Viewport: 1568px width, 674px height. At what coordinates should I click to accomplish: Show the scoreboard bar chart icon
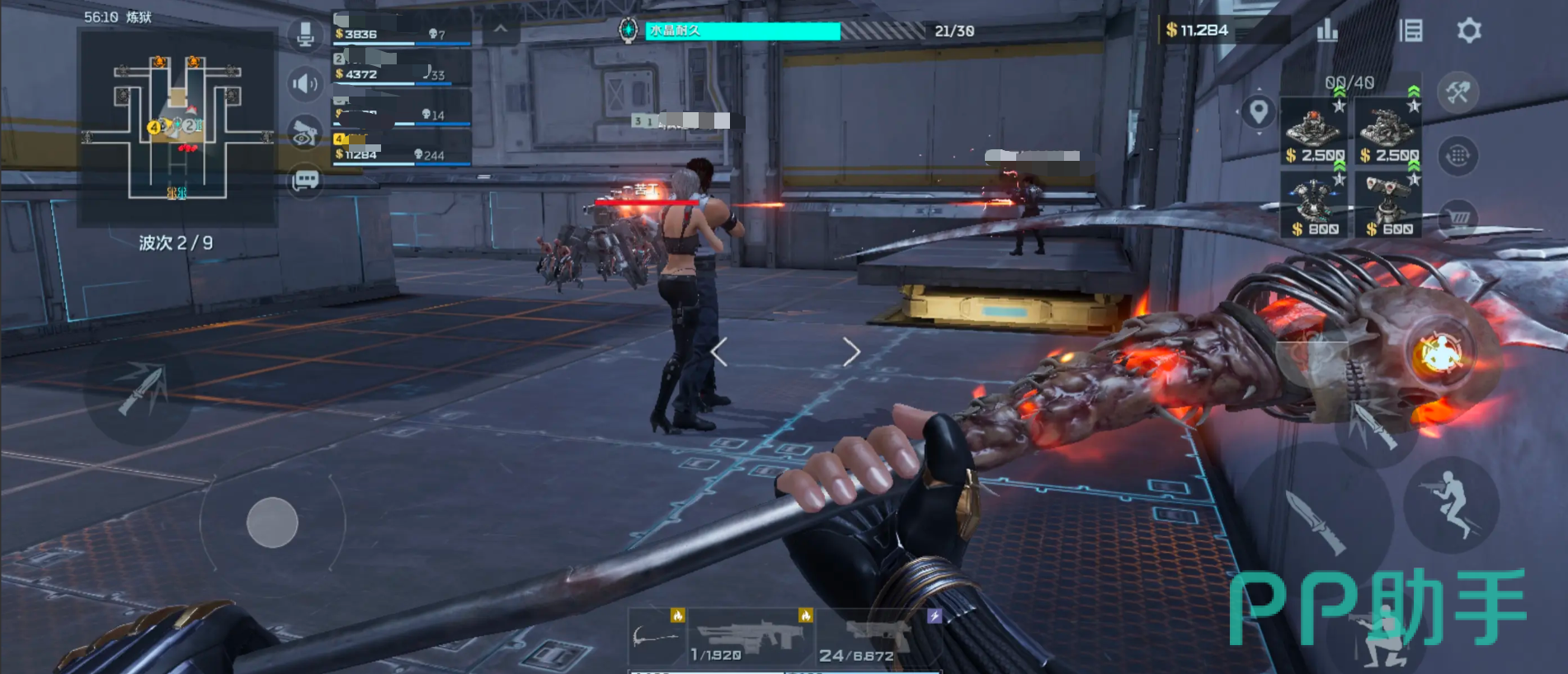tap(1327, 31)
